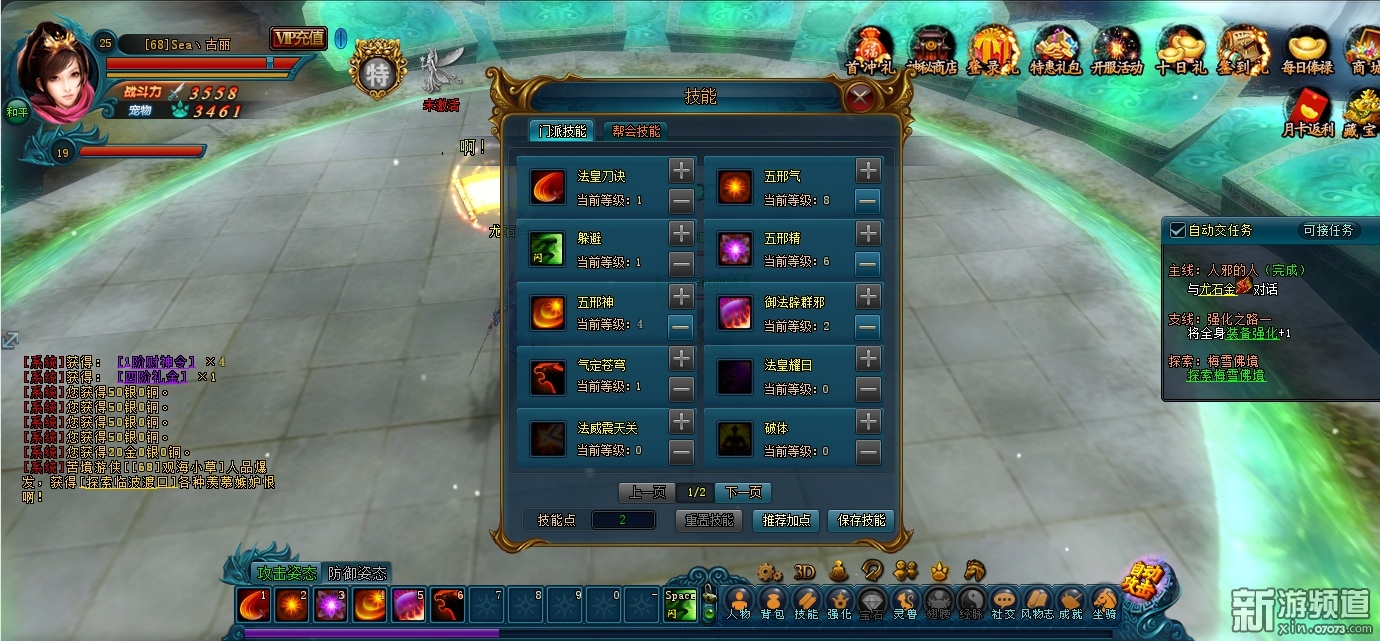This screenshot has height=641, width=1380.
Task: Toggle the 自动交任务 checkbox
Action: click(x=1177, y=230)
